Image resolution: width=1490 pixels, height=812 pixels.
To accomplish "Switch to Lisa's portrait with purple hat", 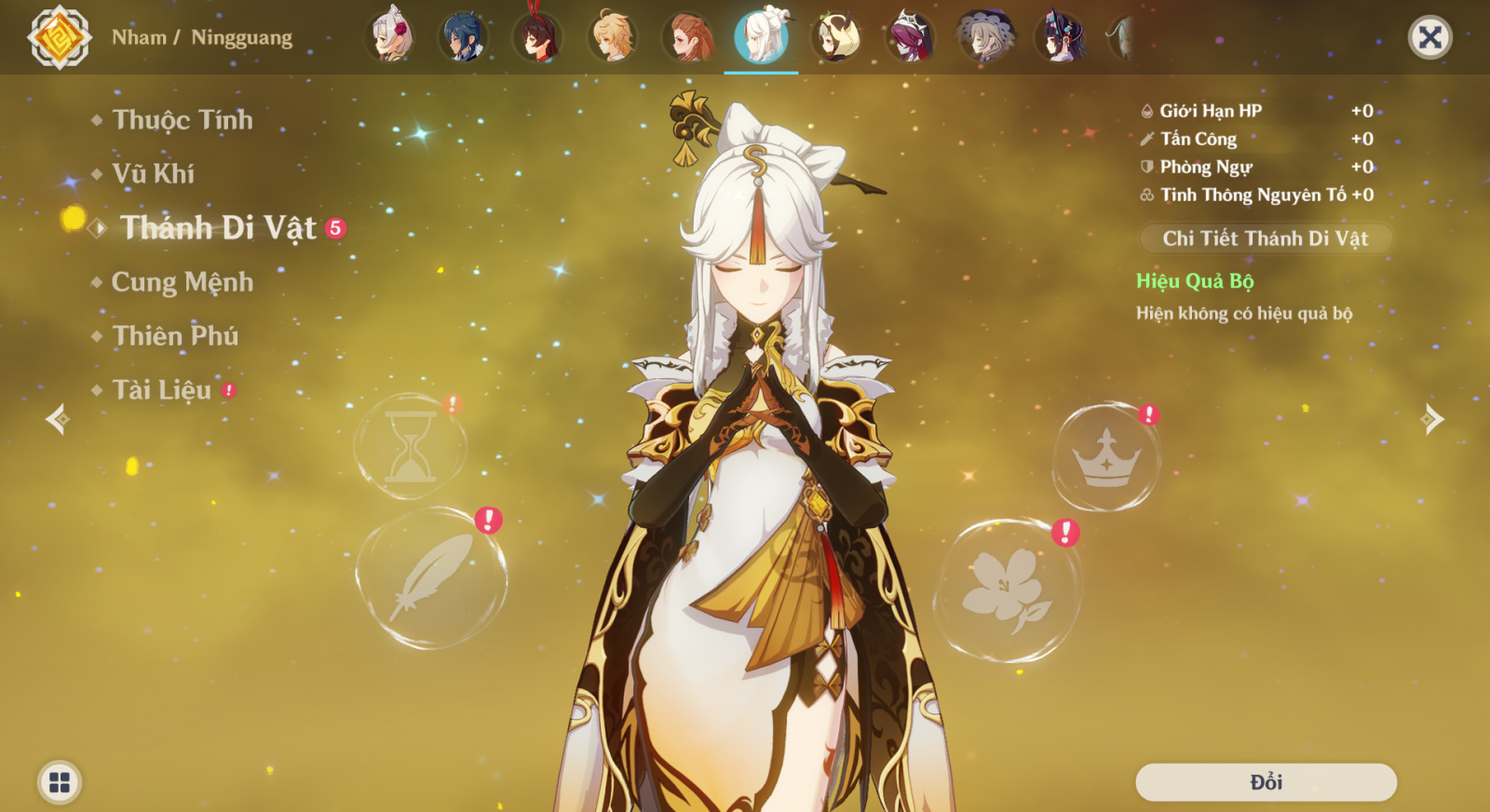I will coord(983,37).
